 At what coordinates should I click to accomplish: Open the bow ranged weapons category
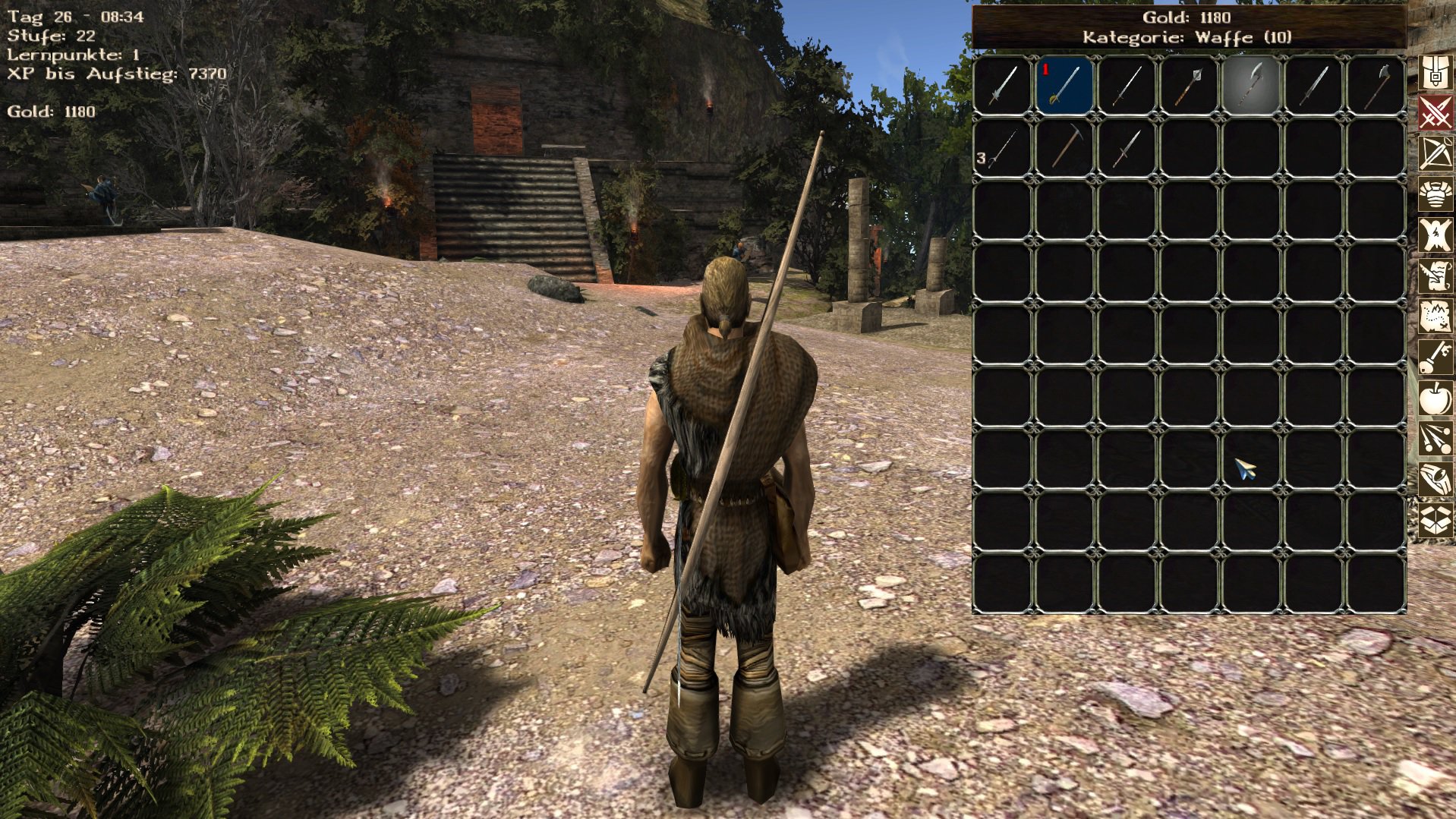pos(1435,154)
